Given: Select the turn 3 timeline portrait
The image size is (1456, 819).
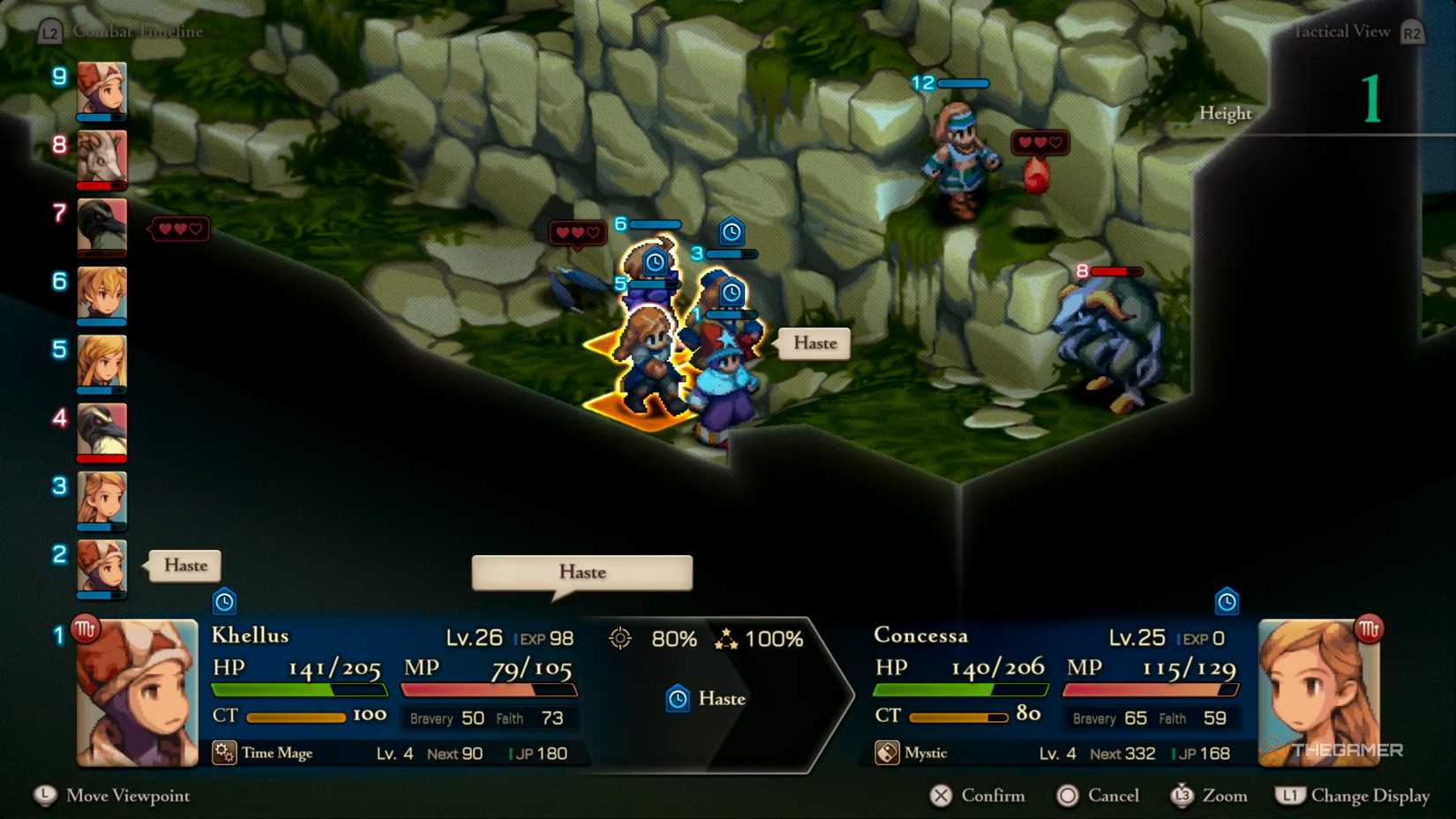Looking at the screenshot, I should coord(101,500).
